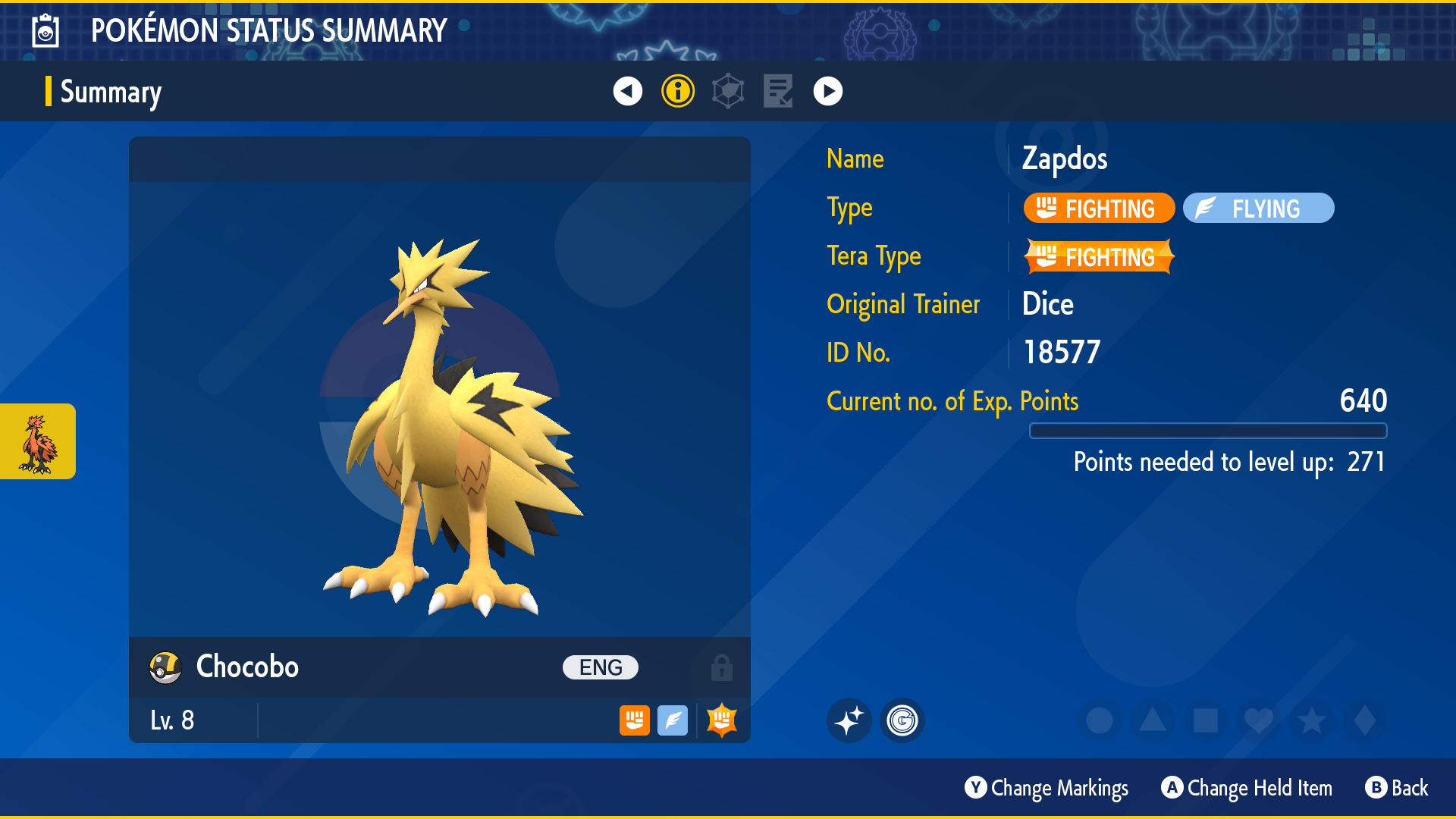Open the moves and notes tab
Screen dimensions: 1456x819
point(778,92)
